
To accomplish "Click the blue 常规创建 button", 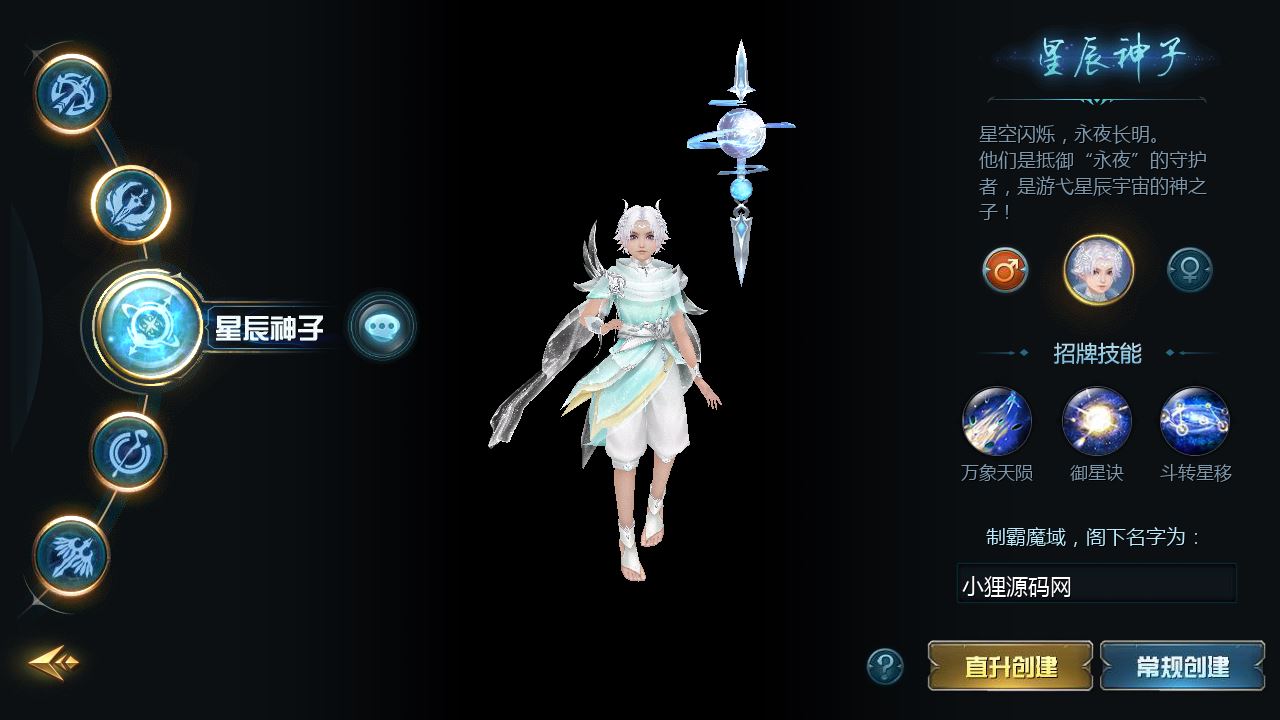I will [1182, 666].
